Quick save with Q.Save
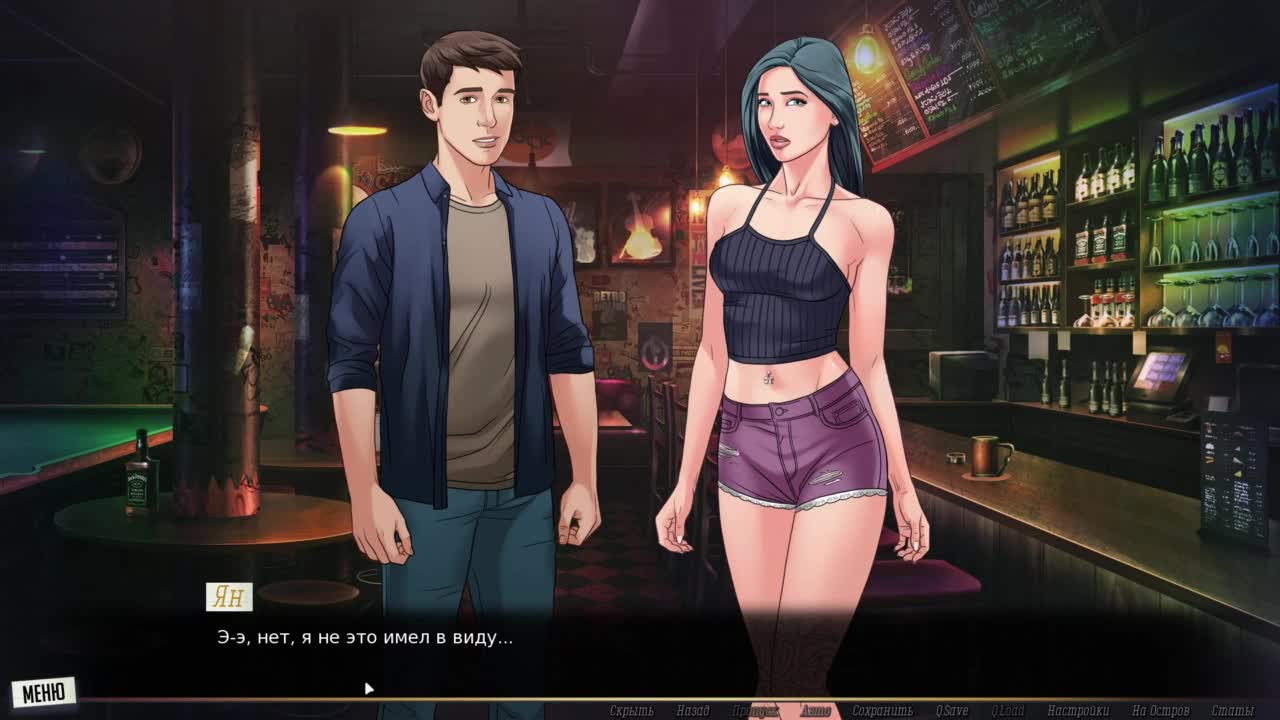This screenshot has height=720, width=1280. tap(951, 711)
